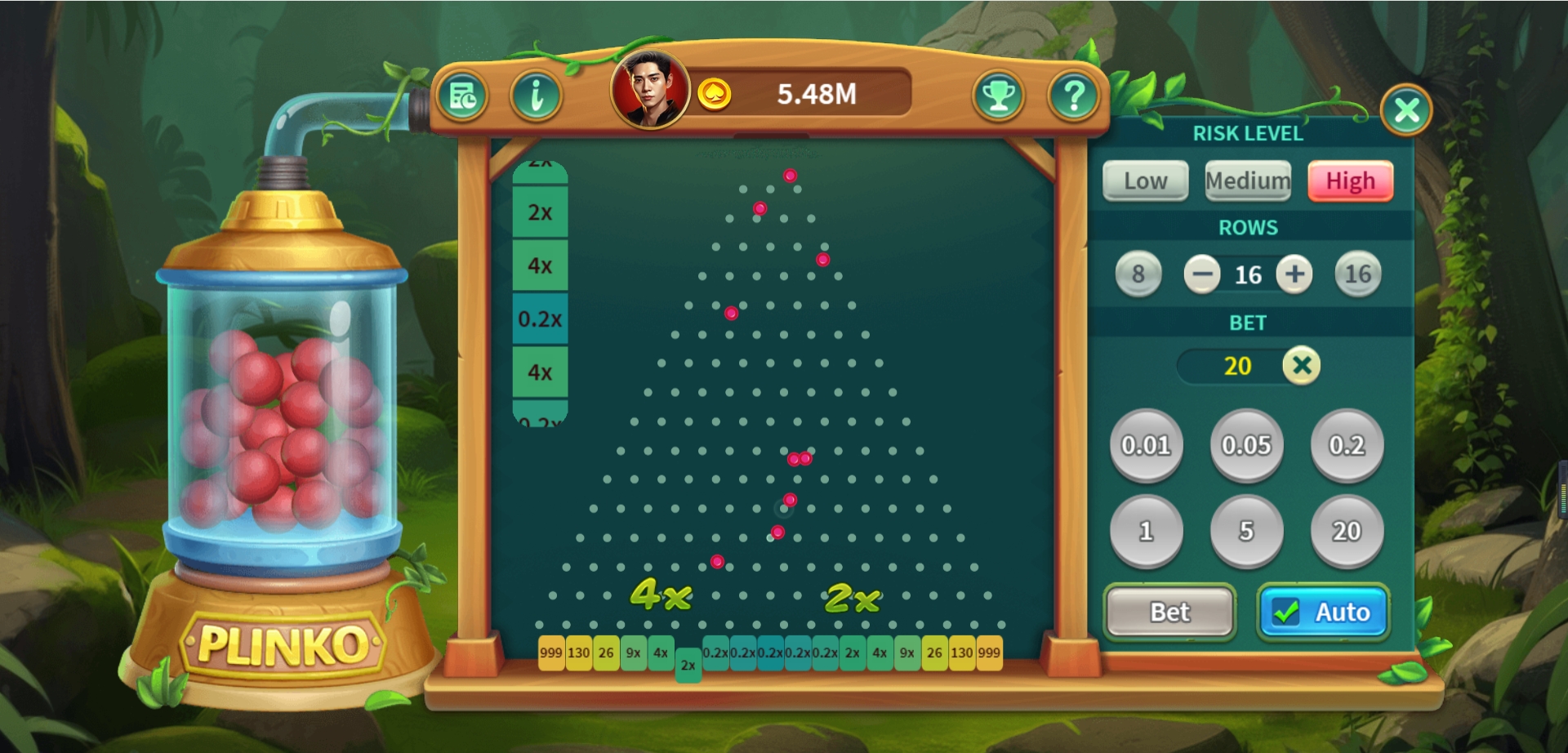Add the 0.05 chip to bet
Screen dimensions: 1568x753
[x=1246, y=445]
